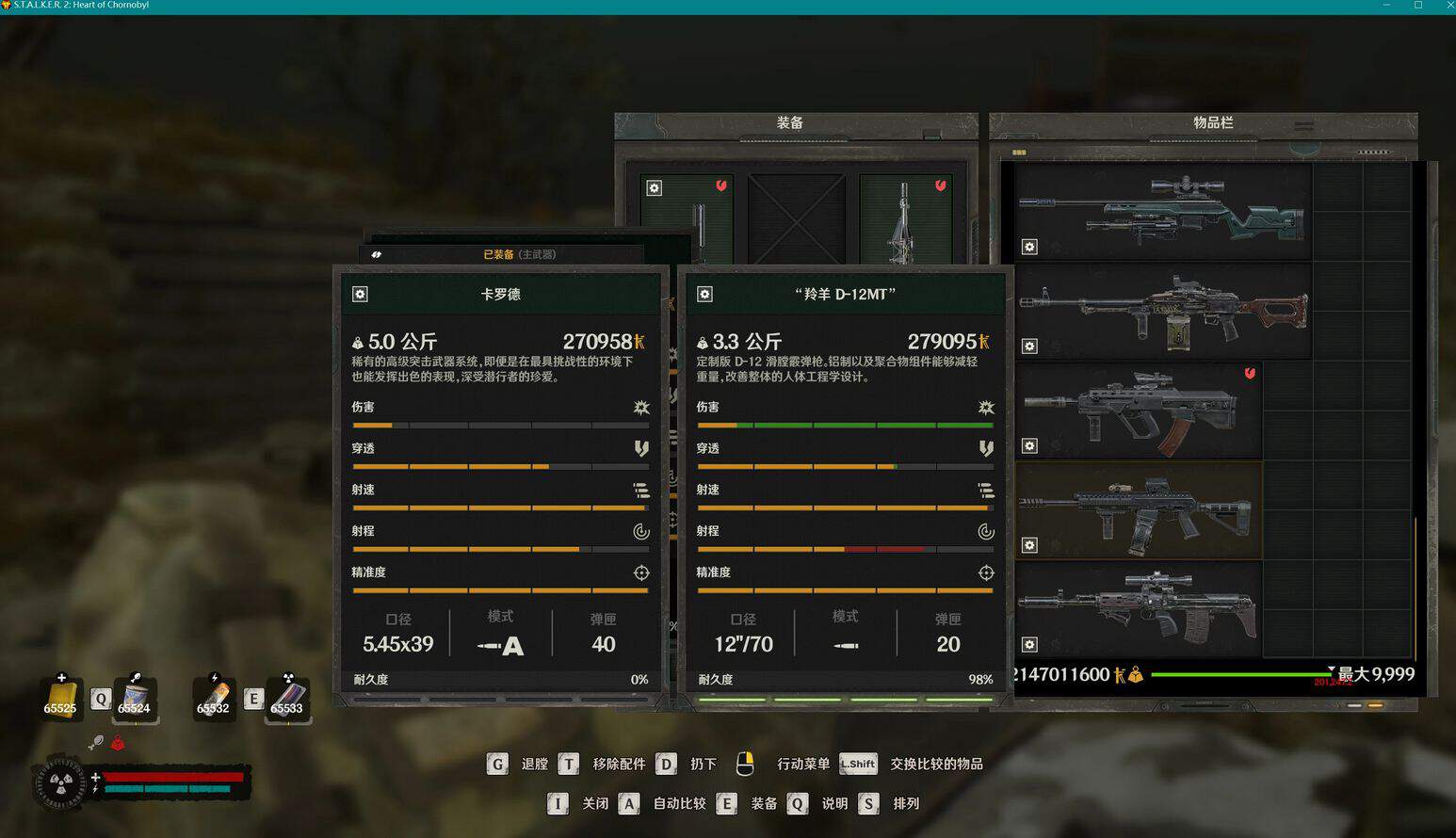Use the quick-slot item numbered 65532

[x=213, y=698]
